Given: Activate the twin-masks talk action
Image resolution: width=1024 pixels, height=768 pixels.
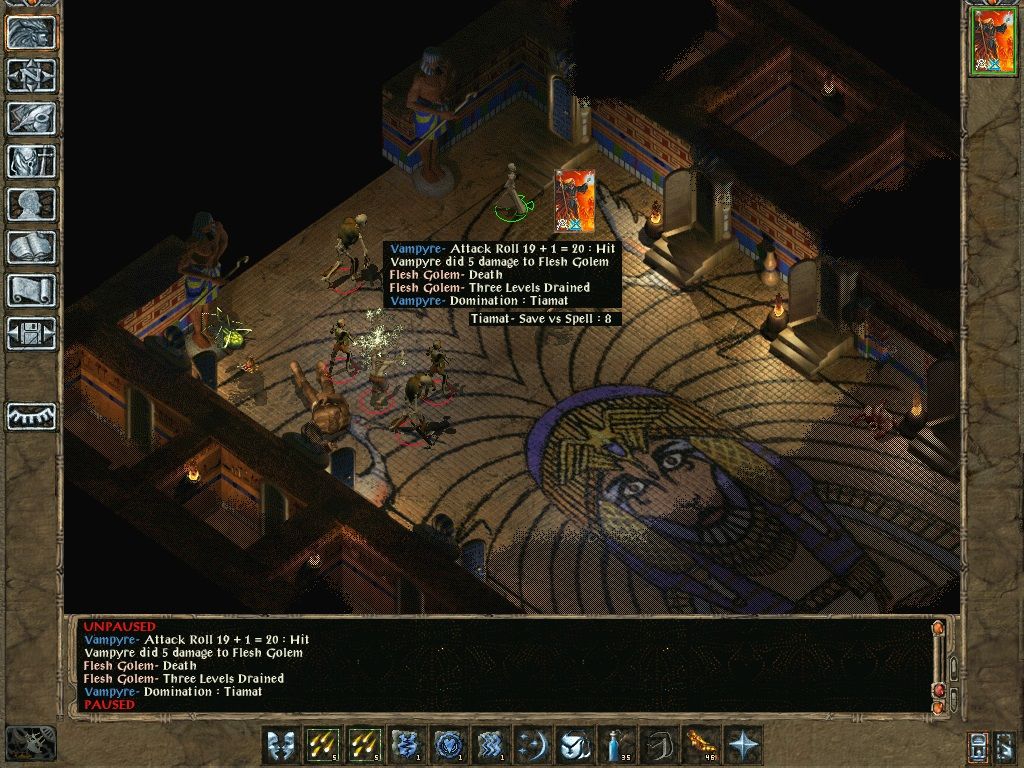Looking at the screenshot, I should point(281,745).
